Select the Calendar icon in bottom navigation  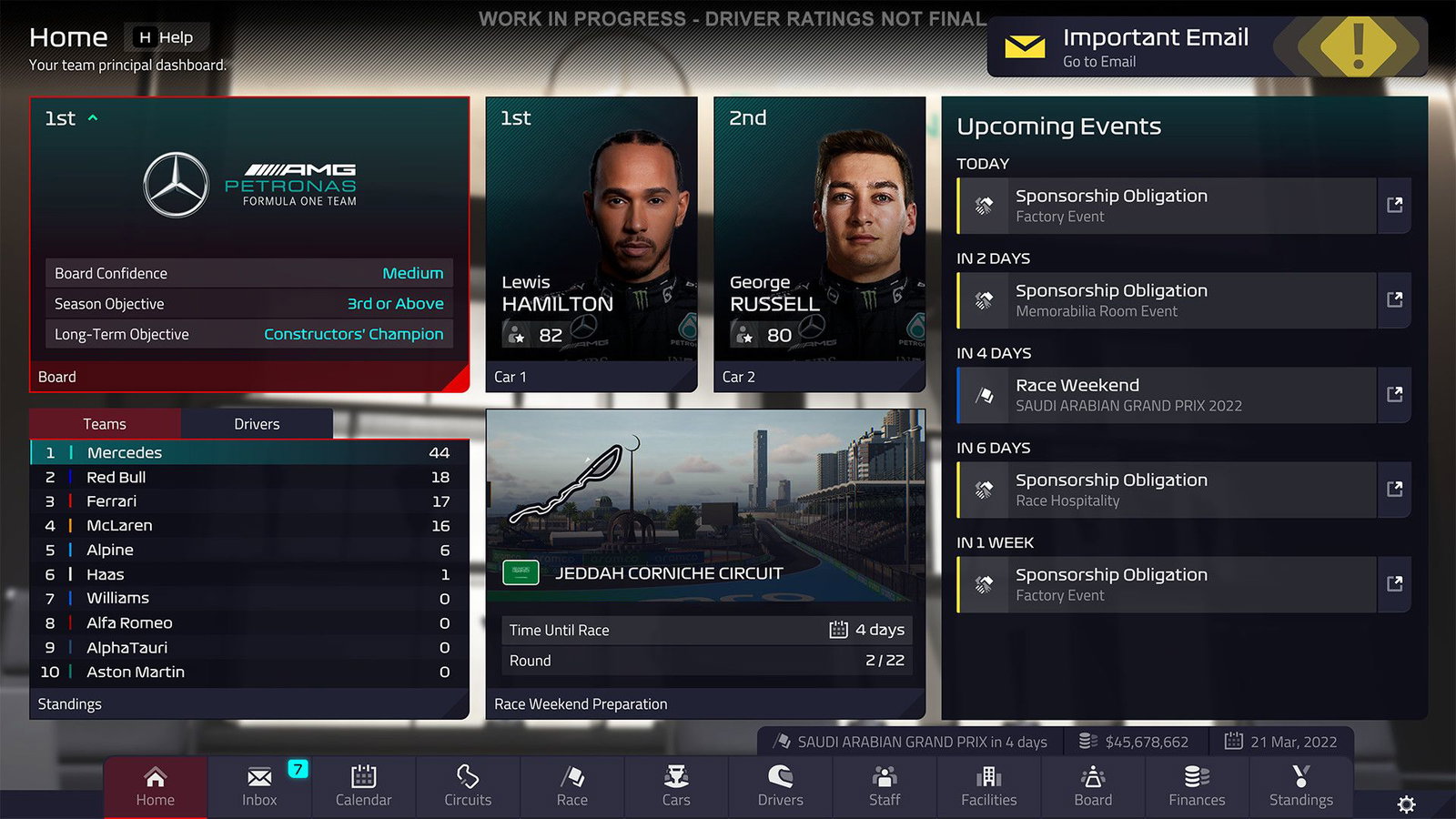[x=363, y=785]
